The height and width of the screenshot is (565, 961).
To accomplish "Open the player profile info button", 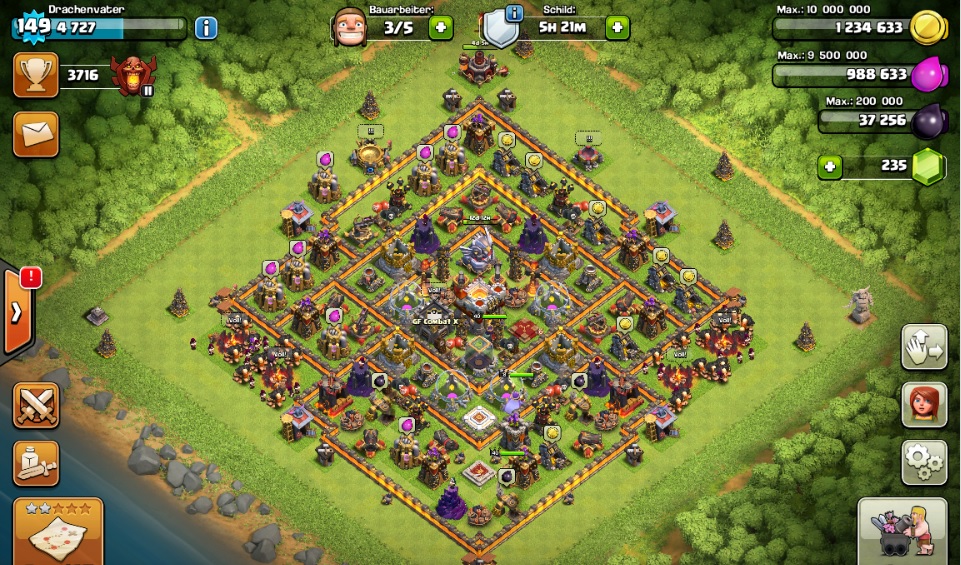I will [x=206, y=28].
